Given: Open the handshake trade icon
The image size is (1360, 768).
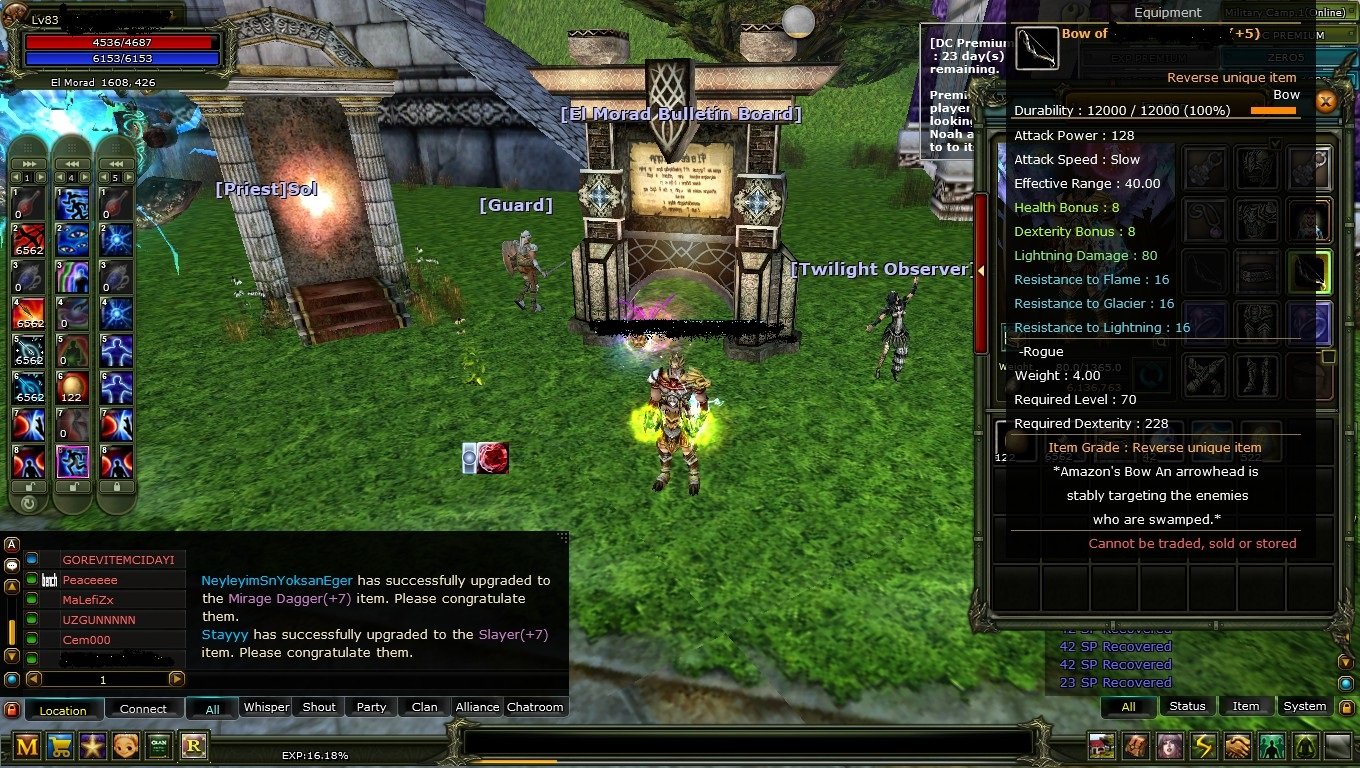Looking at the screenshot, I should (x=1237, y=746).
